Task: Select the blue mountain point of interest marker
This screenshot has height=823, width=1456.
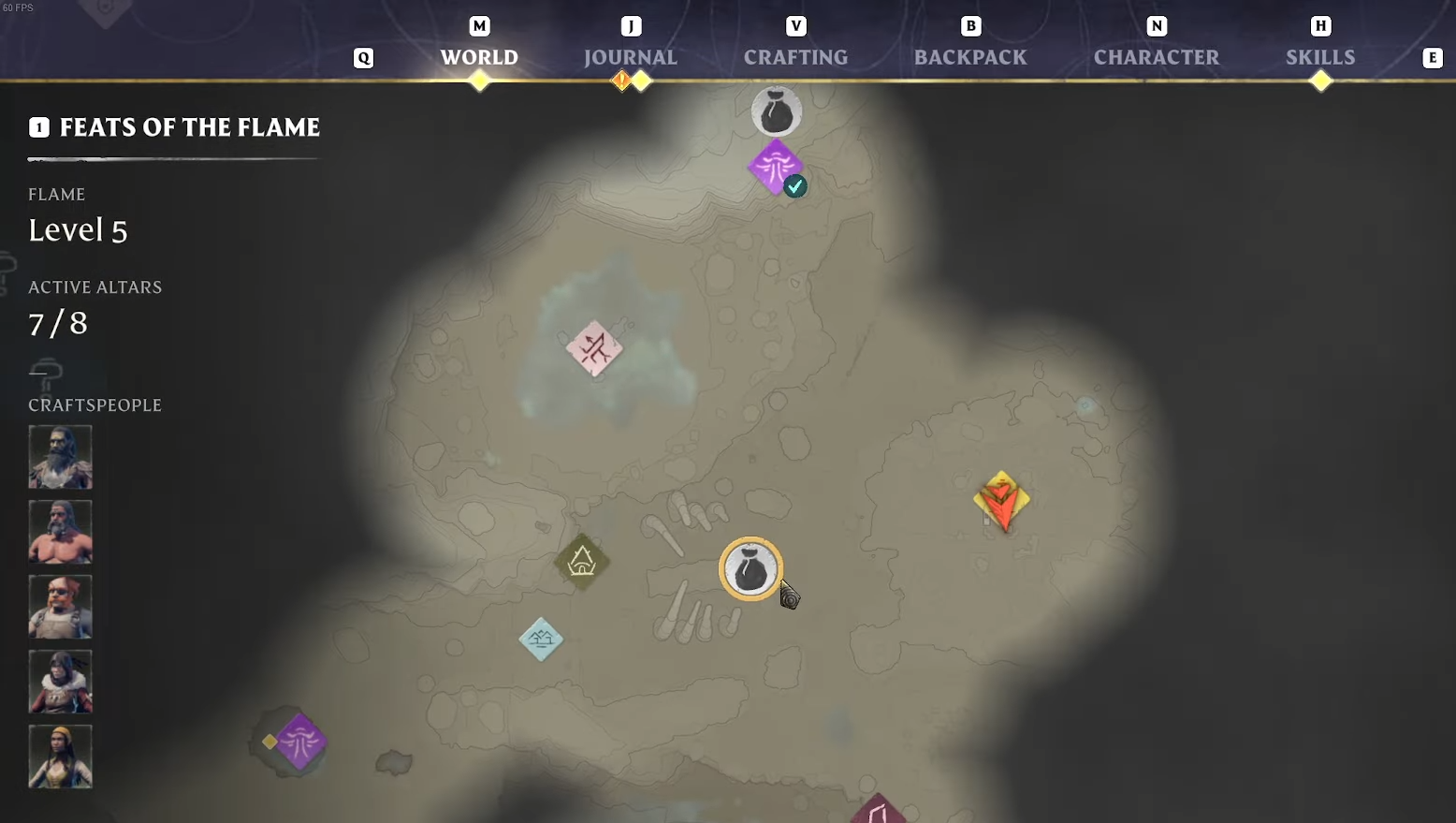Action: point(540,639)
